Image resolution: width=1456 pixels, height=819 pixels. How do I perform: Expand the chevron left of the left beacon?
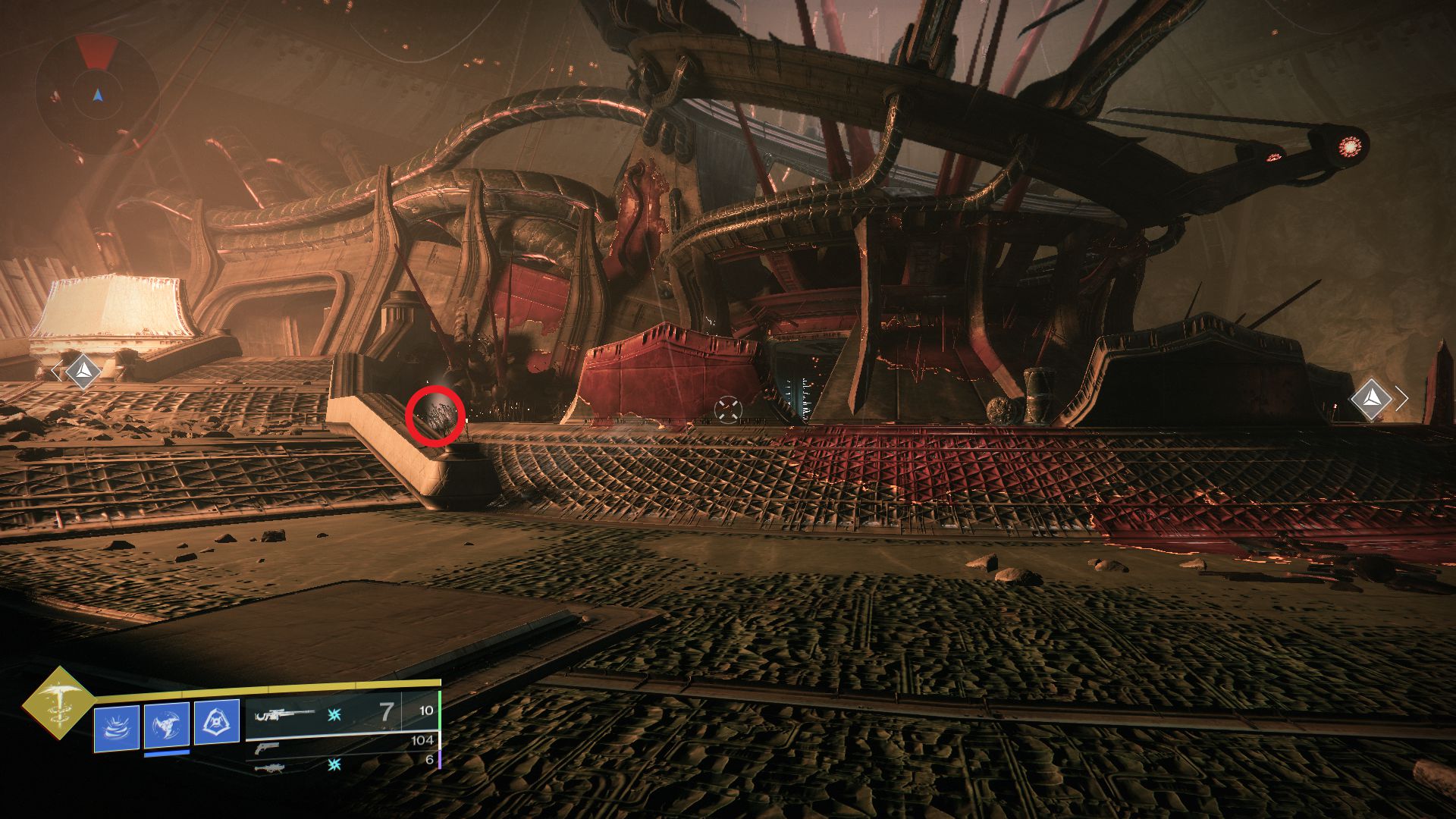point(58,371)
